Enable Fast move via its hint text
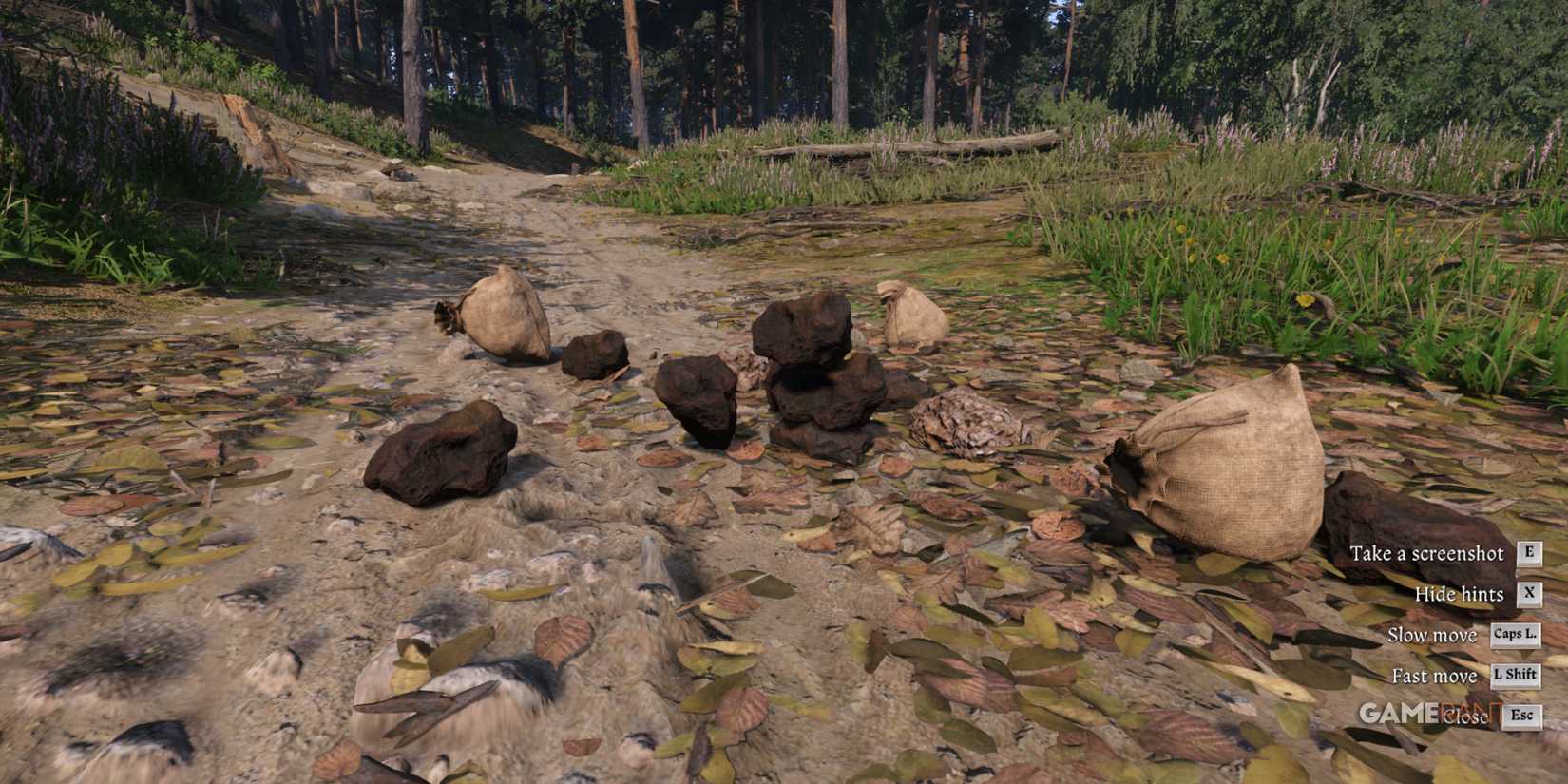This screenshot has width=1568, height=784. tap(1434, 676)
